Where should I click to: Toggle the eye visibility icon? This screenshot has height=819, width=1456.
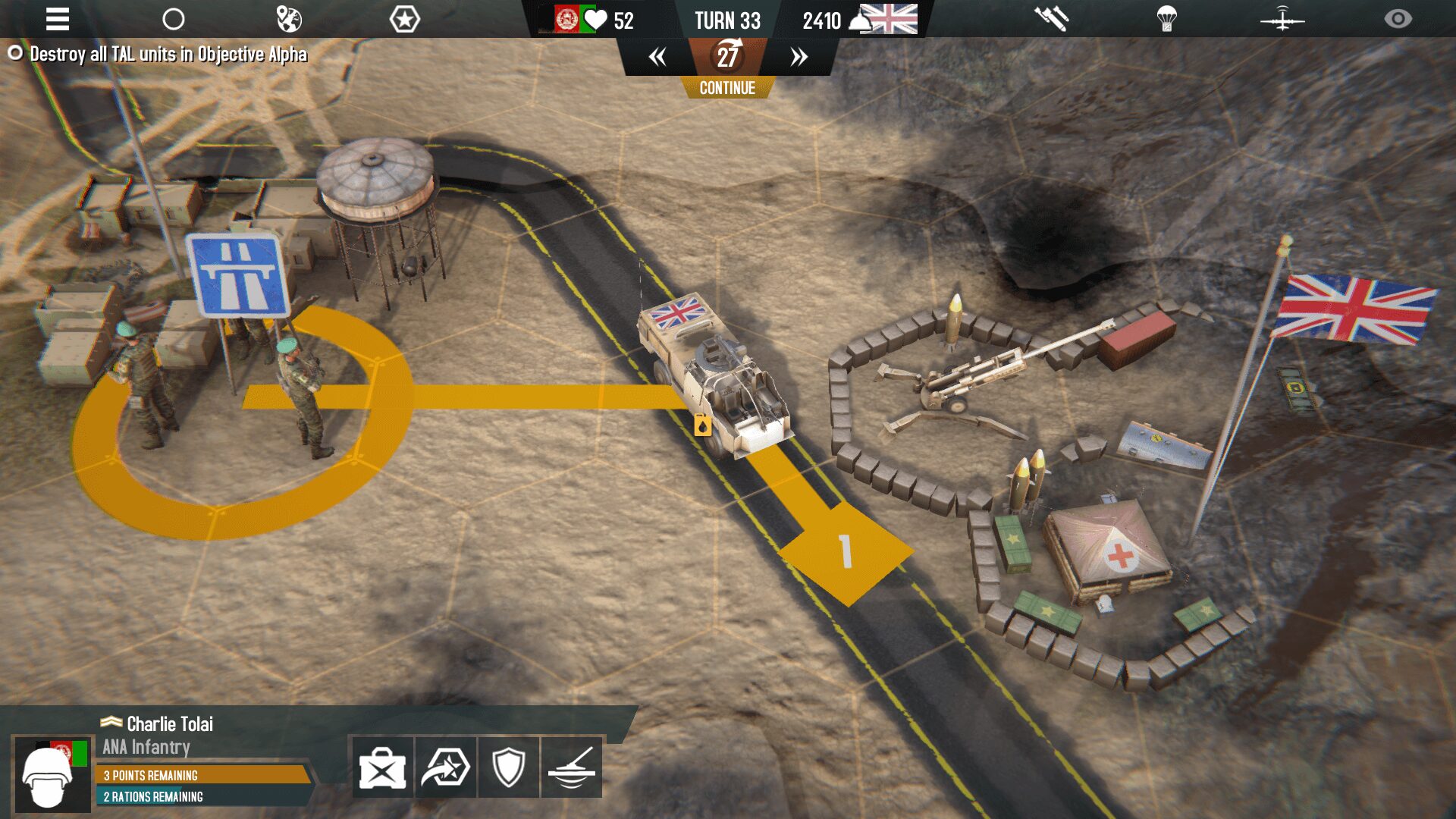[x=1398, y=19]
